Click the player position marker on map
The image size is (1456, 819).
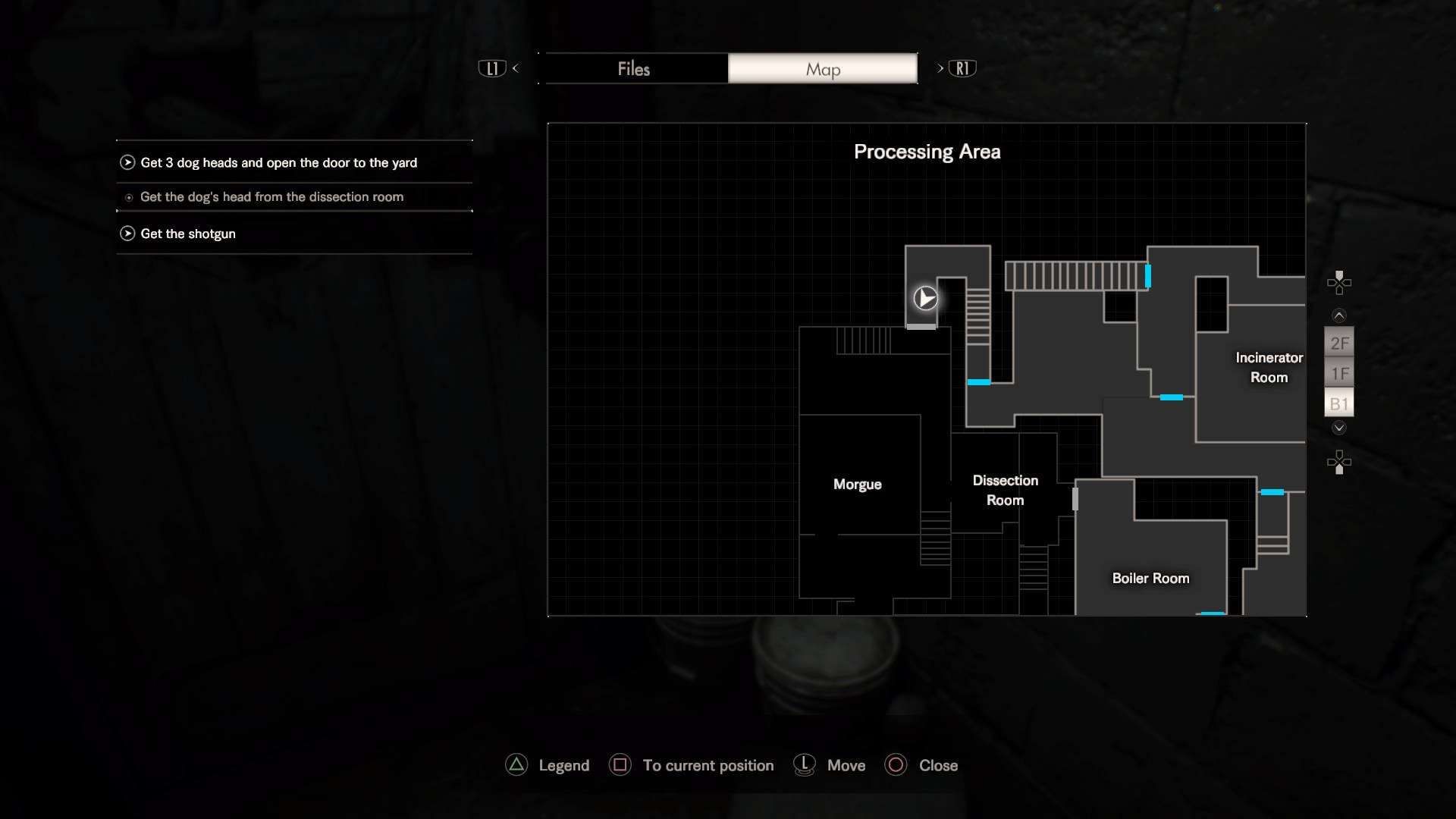pos(925,298)
